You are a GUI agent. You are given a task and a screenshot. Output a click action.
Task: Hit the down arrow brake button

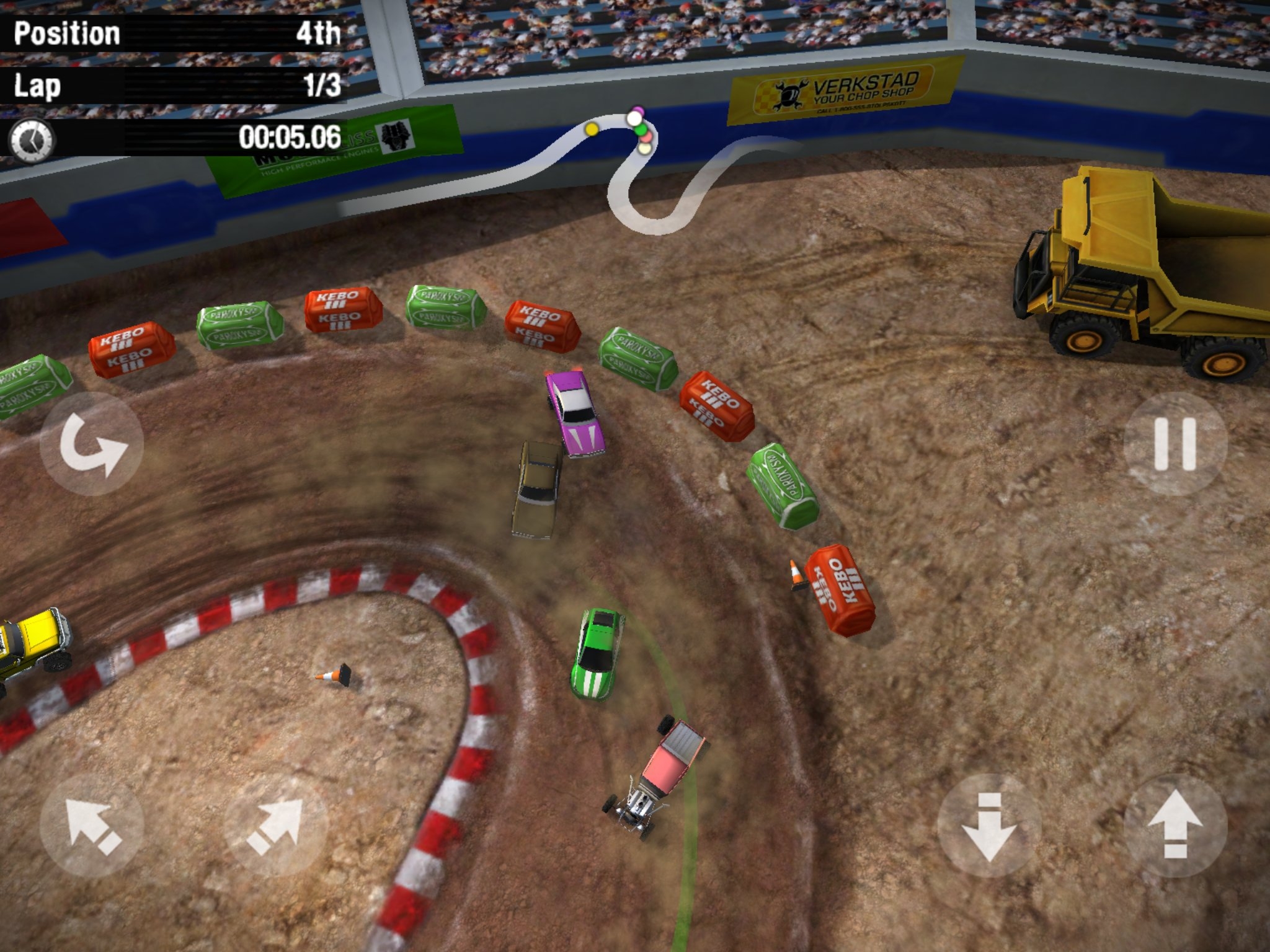point(988,826)
